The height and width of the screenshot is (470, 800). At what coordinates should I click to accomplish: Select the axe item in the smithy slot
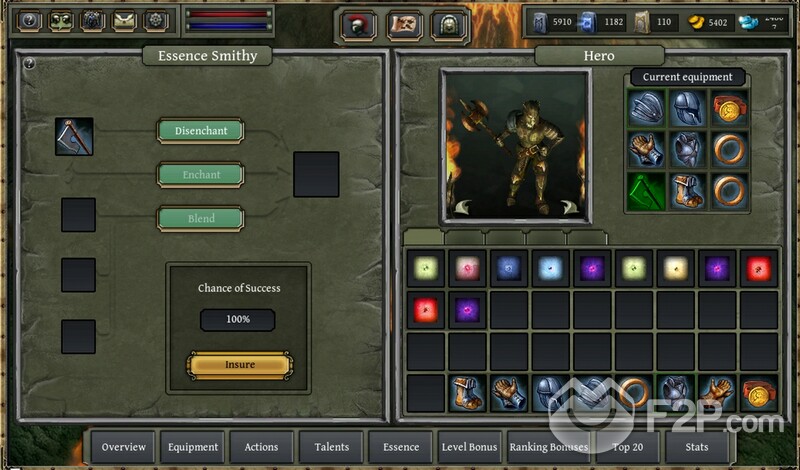click(x=74, y=137)
